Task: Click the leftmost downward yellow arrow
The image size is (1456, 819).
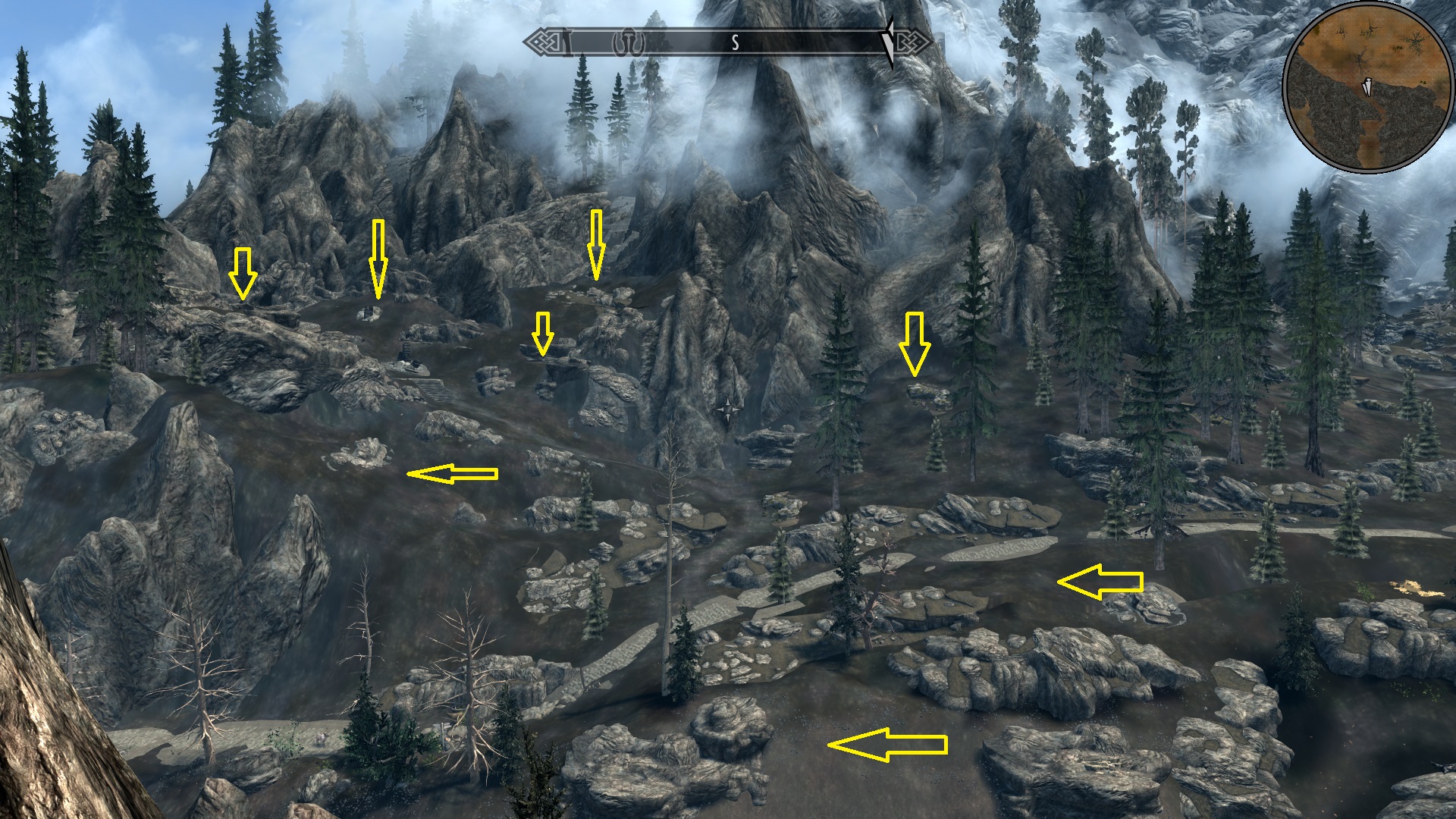Action: click(244, 273)
